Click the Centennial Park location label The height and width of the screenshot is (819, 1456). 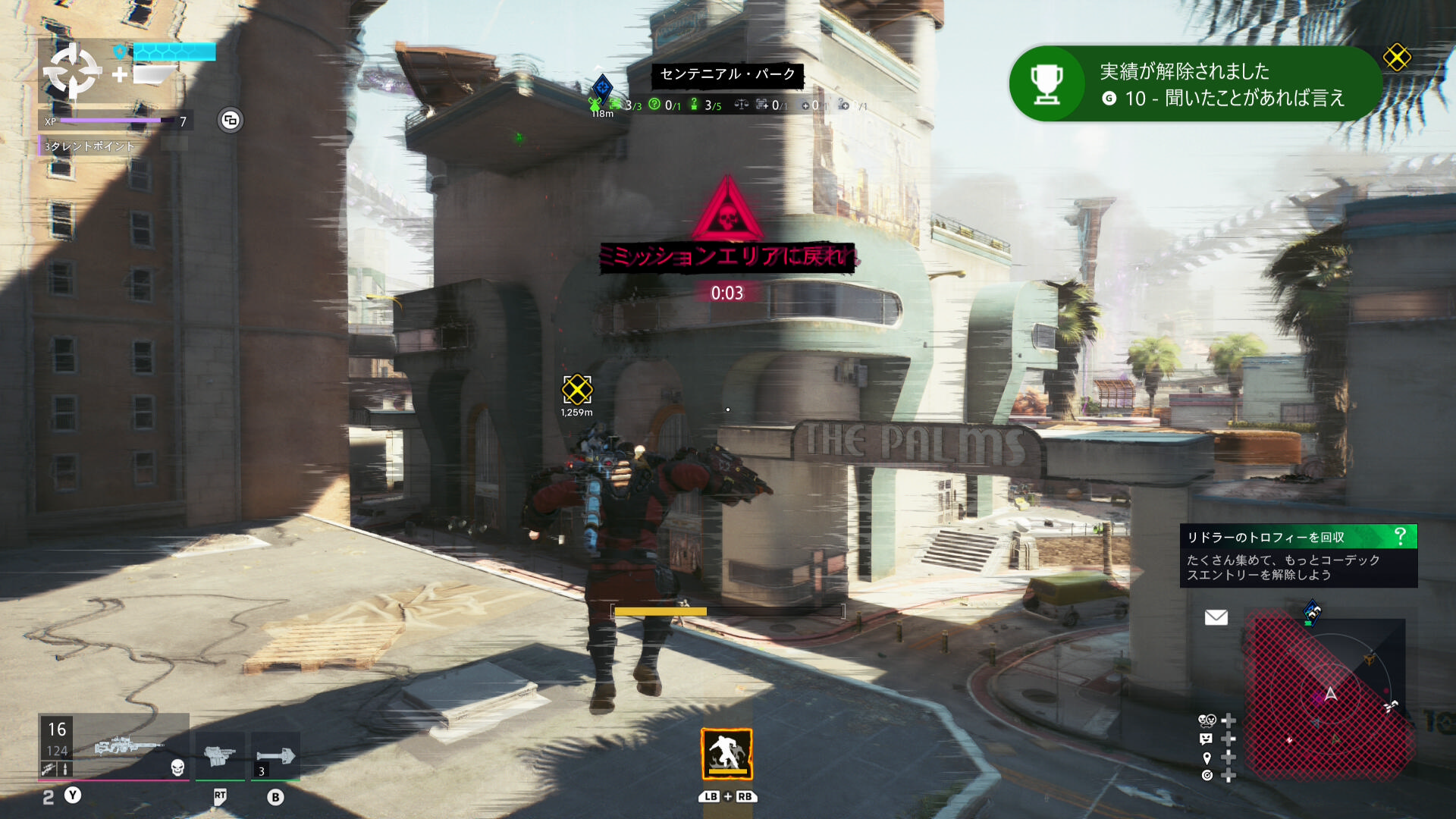coord(727,74)
